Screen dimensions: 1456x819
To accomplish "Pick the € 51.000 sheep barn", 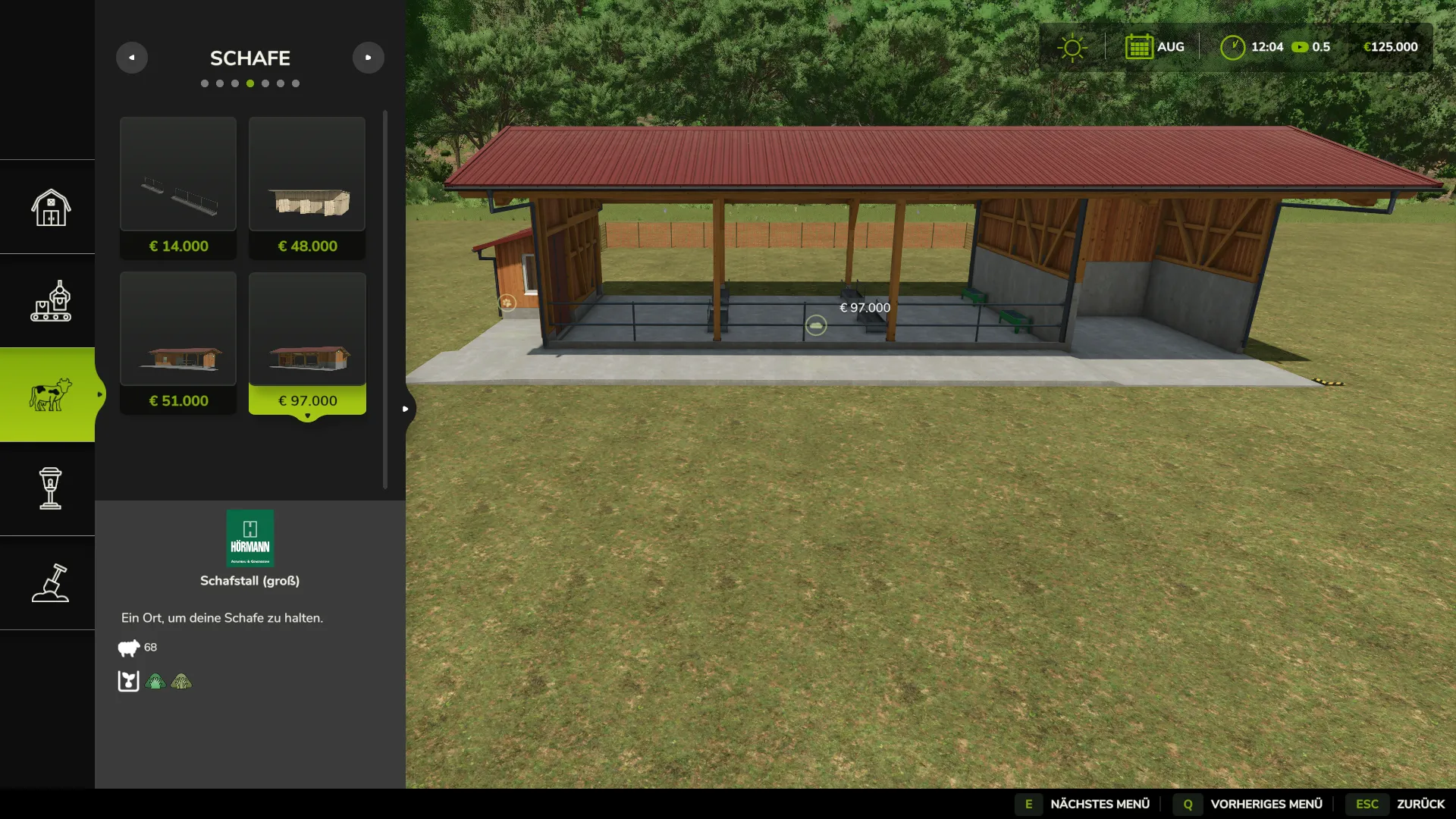I will point(178,342).
